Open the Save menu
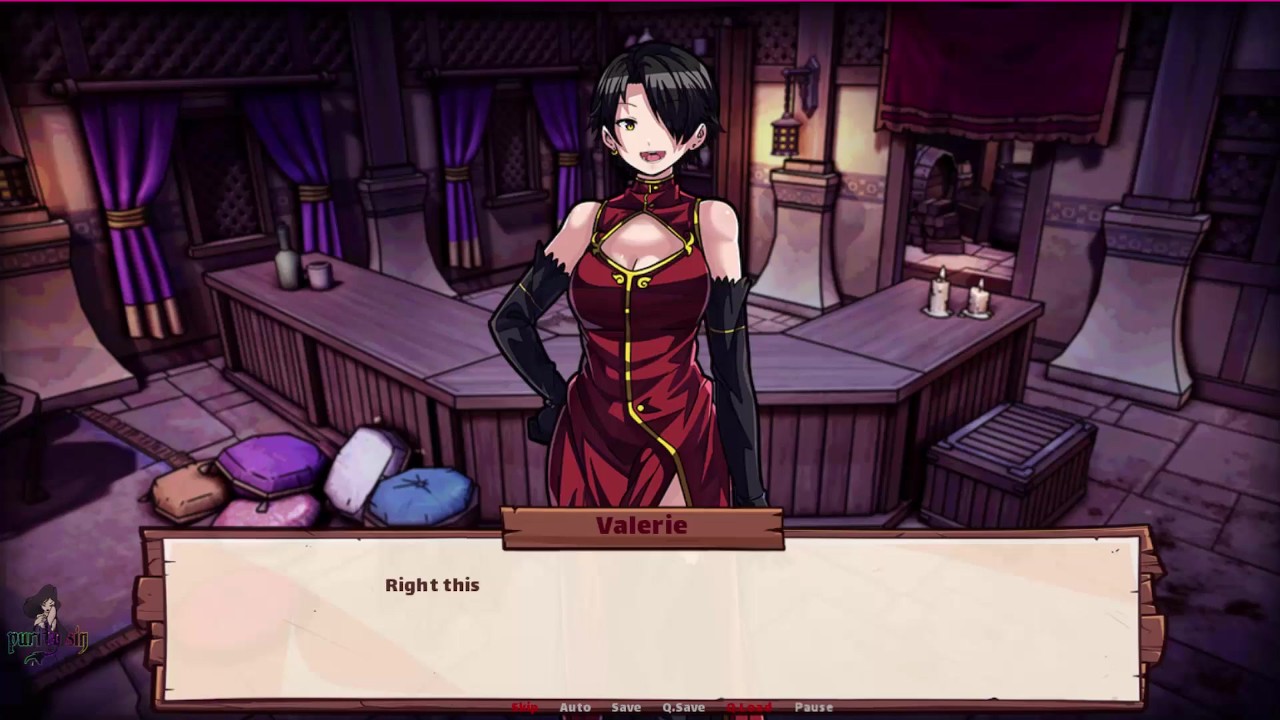The height and width of the screenshot is (720, 1280). click(626, 708)
